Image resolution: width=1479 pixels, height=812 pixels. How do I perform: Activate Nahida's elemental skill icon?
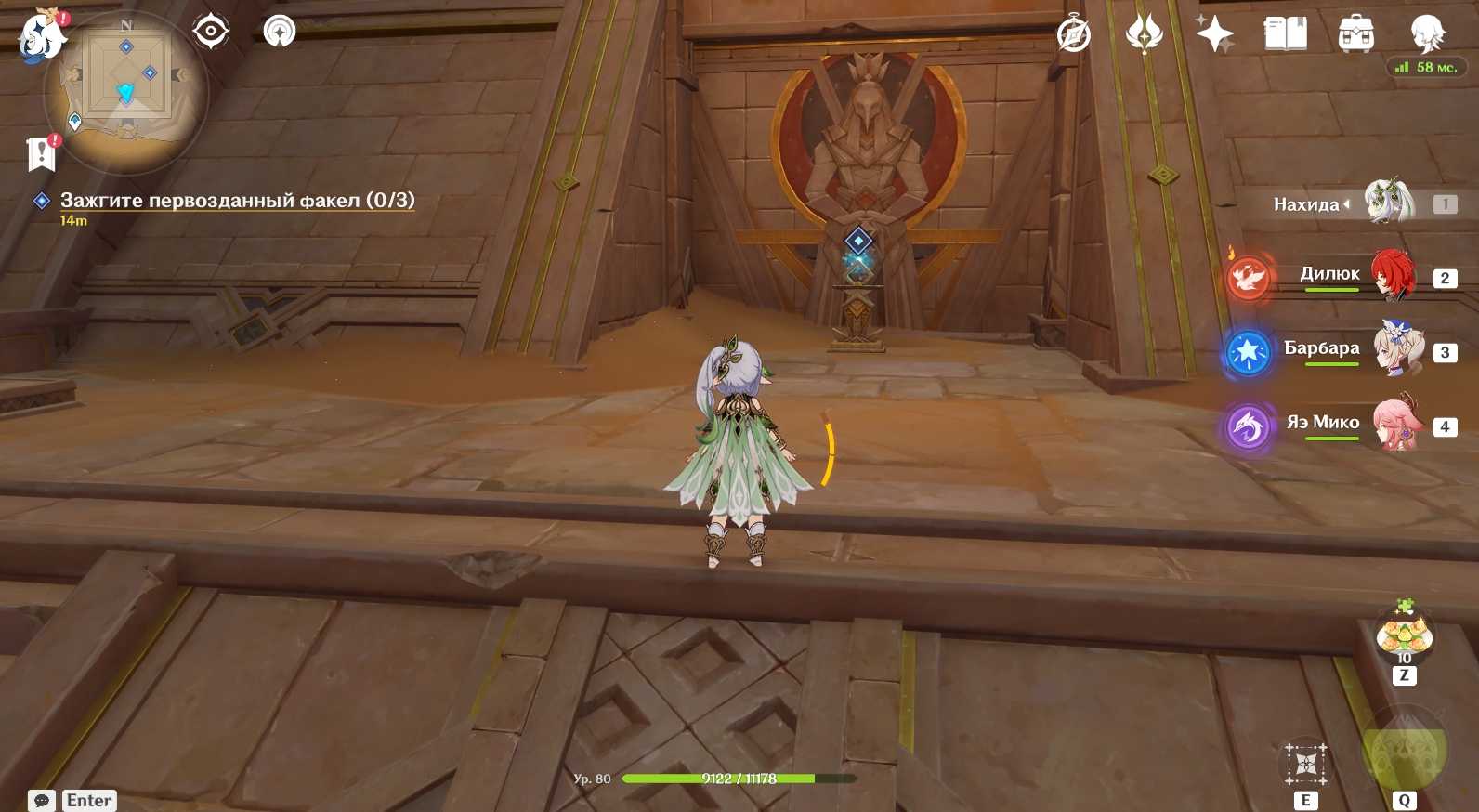pos(1305,766)
